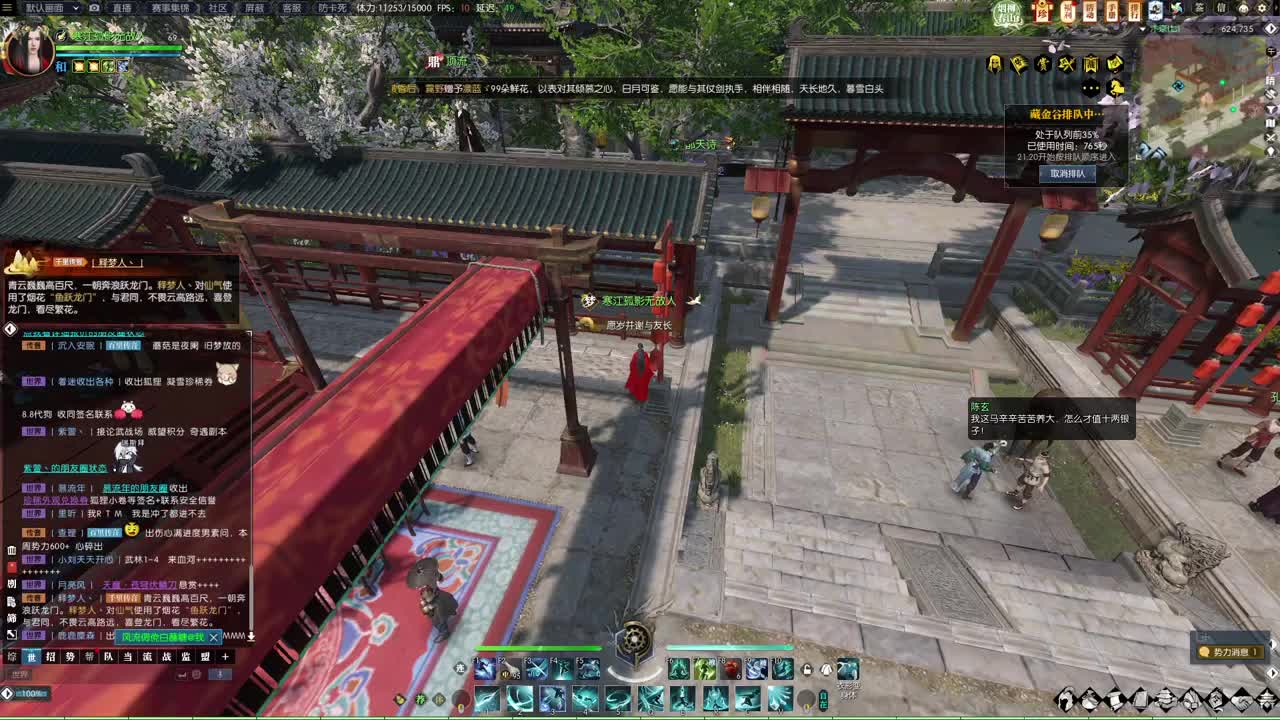Open the green pinwheel event icon
The image size is (1280, 720).
pos(1176,9)
